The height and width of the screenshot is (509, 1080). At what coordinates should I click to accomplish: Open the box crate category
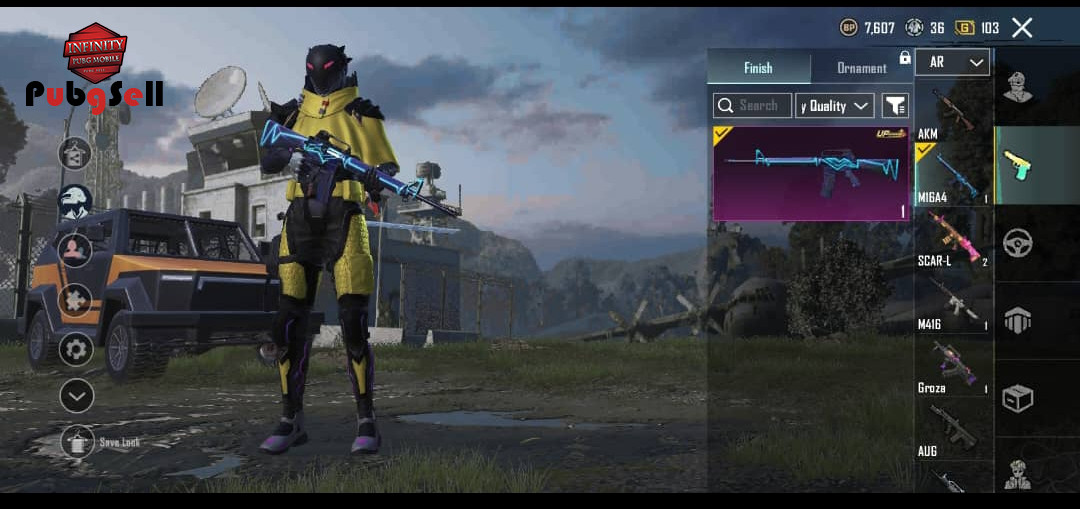(x=1017, y=398)
